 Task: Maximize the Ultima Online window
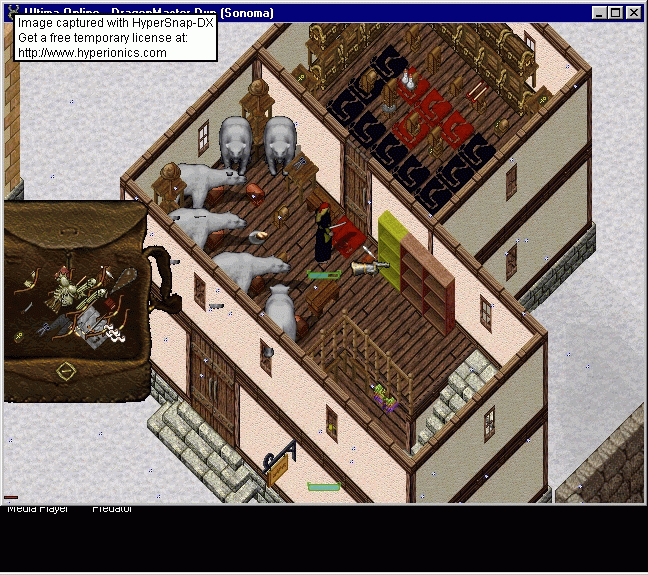(x=616, y=13)
